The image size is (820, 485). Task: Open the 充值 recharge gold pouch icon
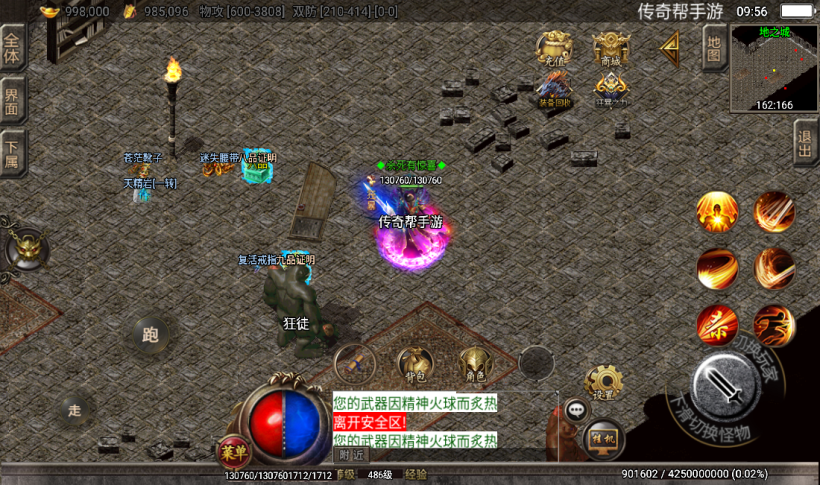554,48
